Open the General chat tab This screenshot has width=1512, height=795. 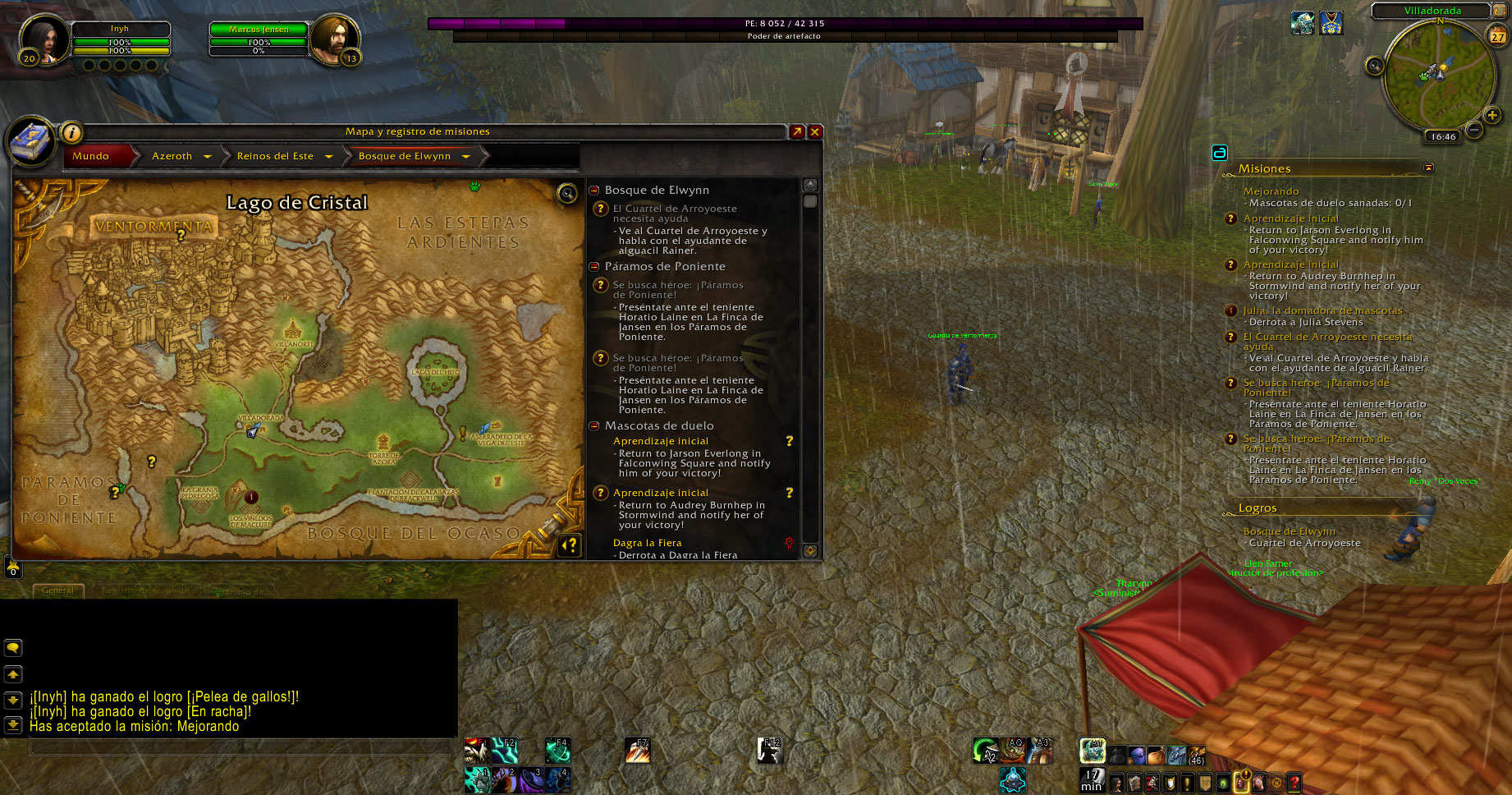[x=57, y=590]
